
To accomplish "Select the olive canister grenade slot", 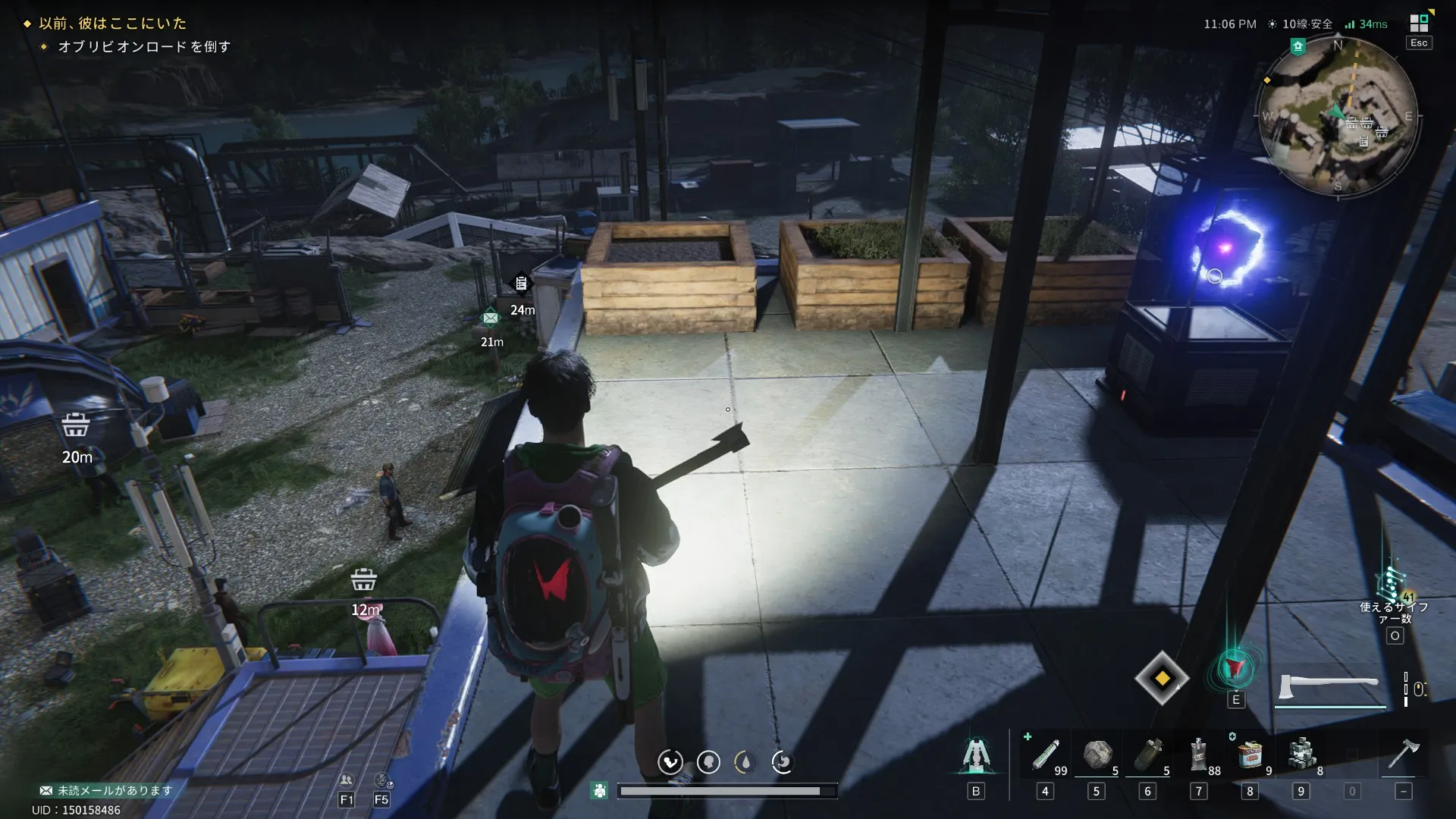I will (1148, 755).
